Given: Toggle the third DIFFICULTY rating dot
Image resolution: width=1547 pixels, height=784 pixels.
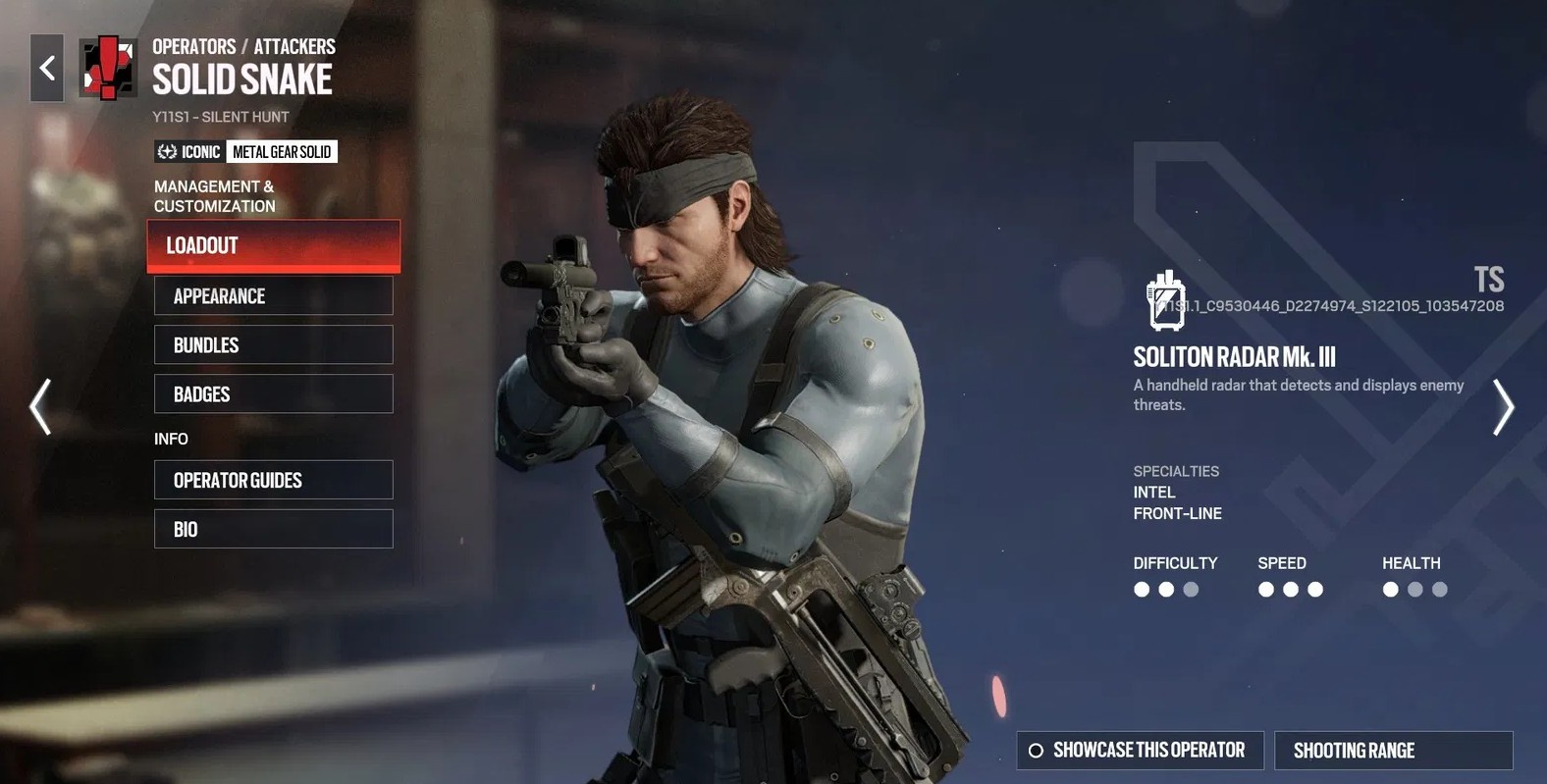Looking at the screenshot, I should click(x=1191, y=589).
